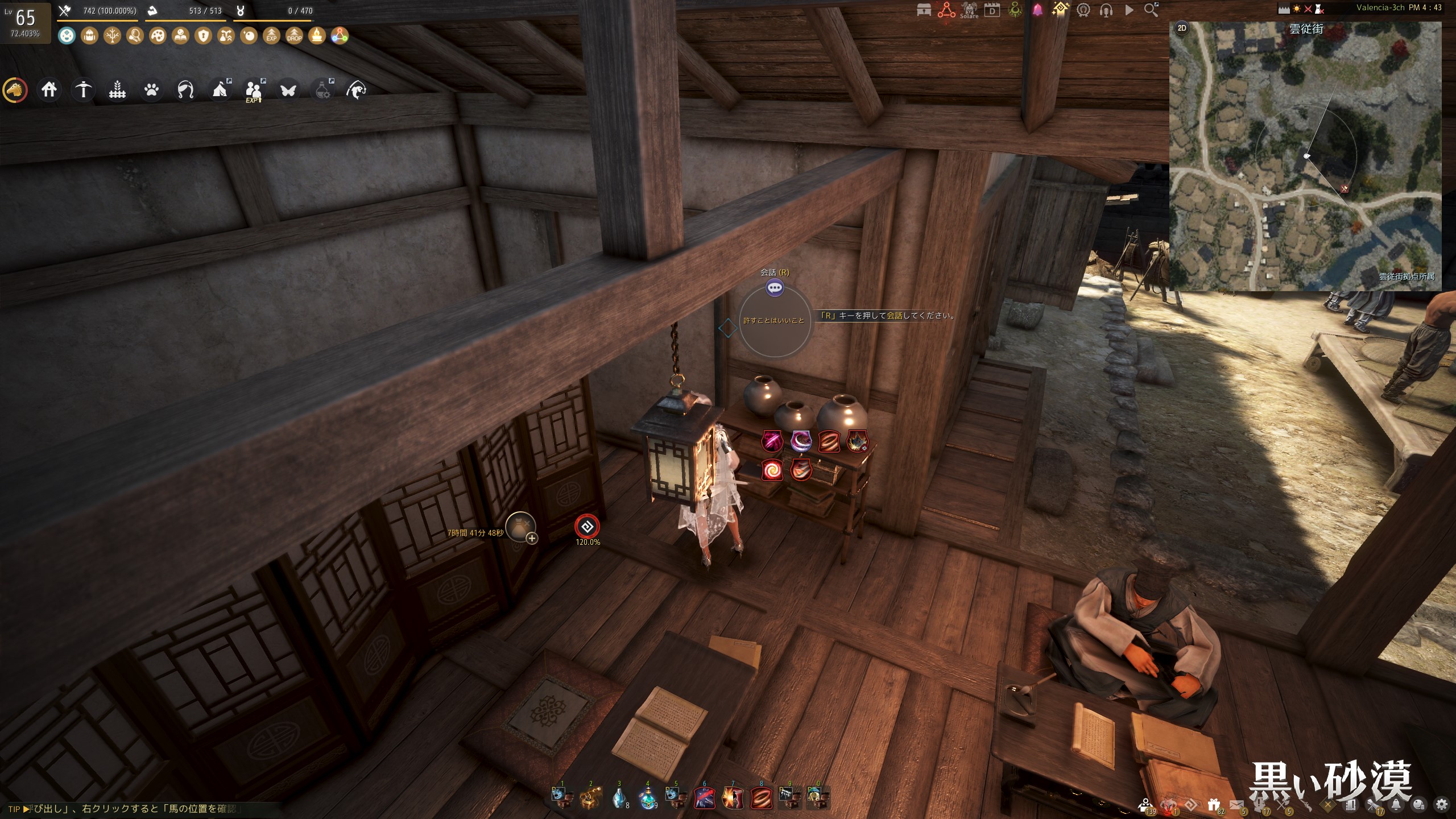Click the EXP boost buff icon
Viewport: 1456px width, 819px height.
point(271,36)
